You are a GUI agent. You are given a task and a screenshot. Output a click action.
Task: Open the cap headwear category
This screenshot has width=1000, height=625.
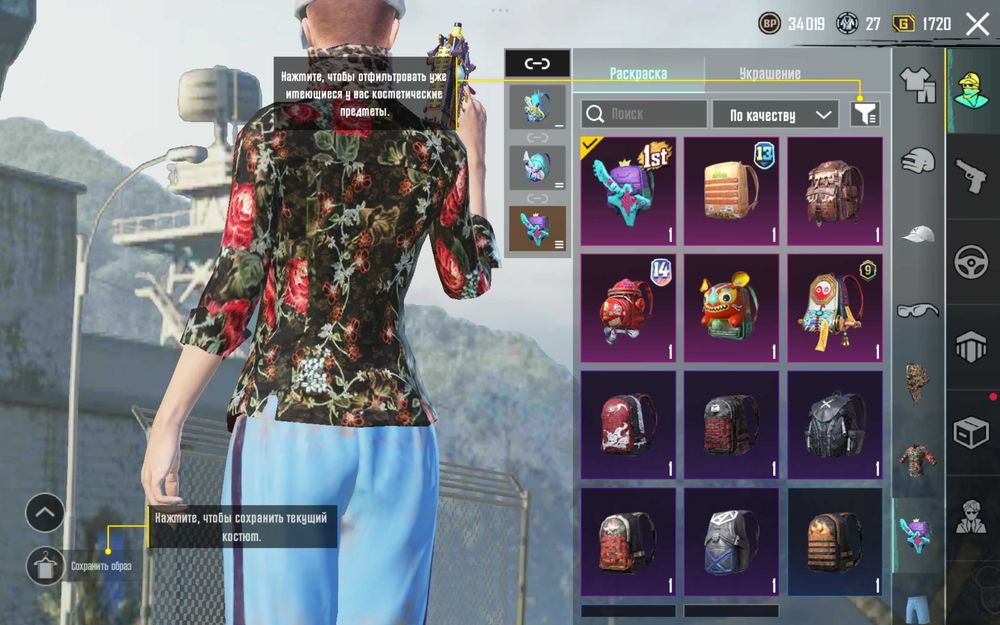917,235
